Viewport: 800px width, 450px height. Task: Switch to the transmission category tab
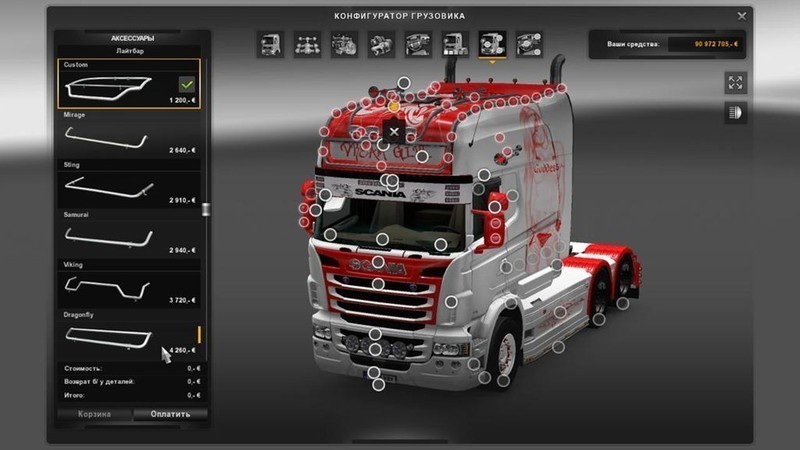(x=381, y=44)
